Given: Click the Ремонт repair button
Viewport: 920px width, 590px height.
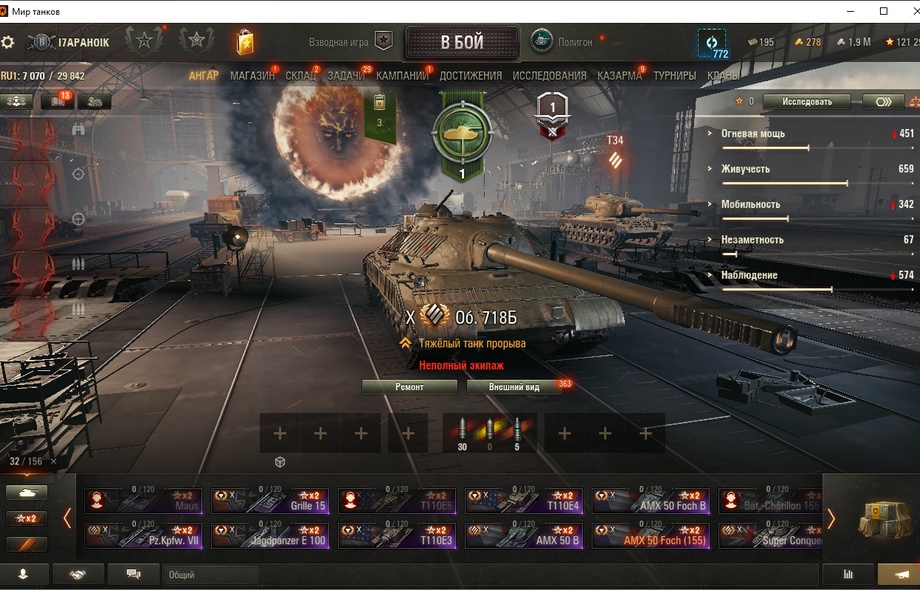Looking at the screenshot, I should 409,387.
